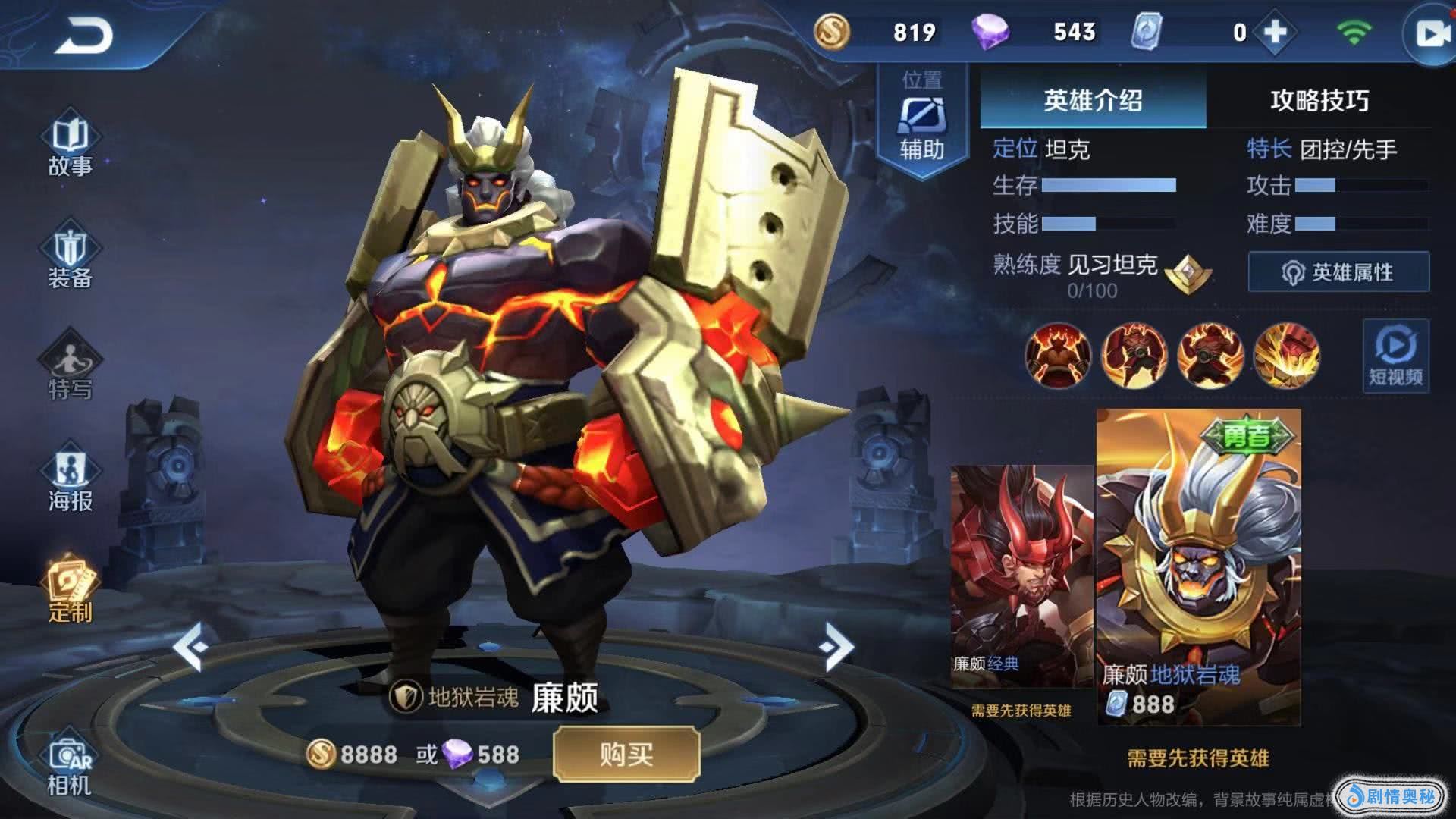
Task: Add skin coupons with plus button
Action: click(1276, 33)
